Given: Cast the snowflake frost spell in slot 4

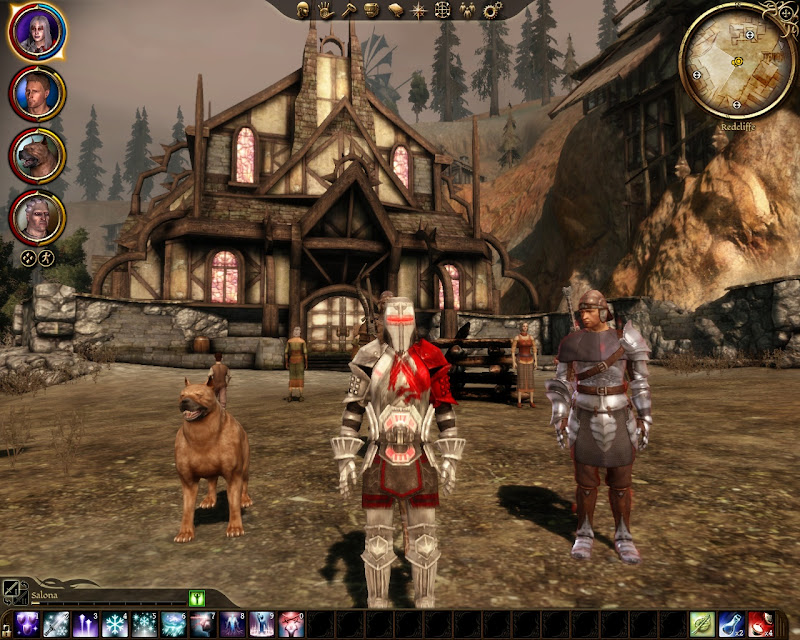Looking at the screenshot, I should coord(114,625).
